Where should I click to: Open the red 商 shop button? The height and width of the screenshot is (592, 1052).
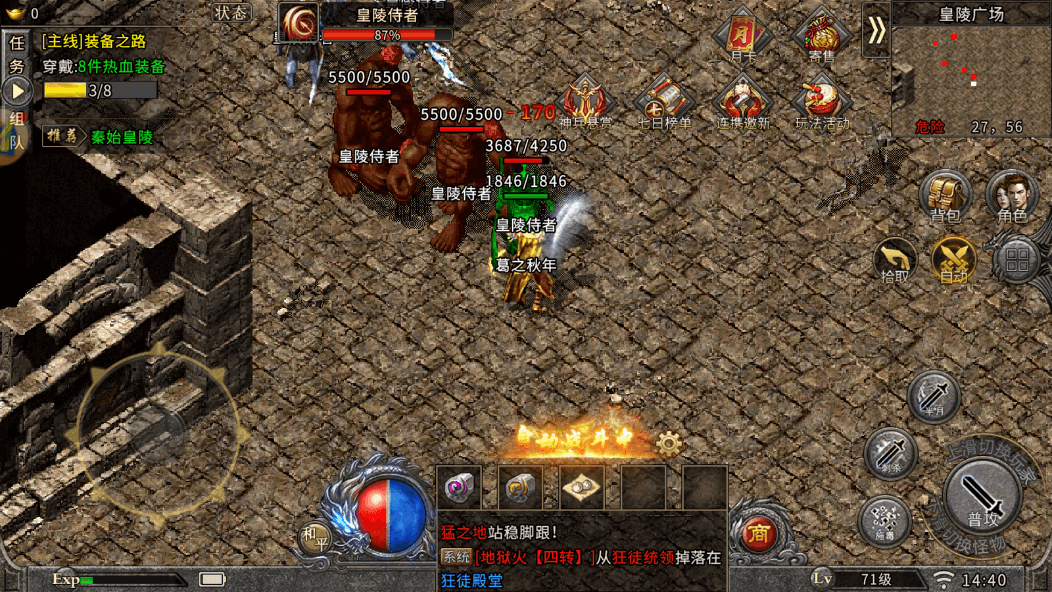pyautogui.click(x=758, y=535)
